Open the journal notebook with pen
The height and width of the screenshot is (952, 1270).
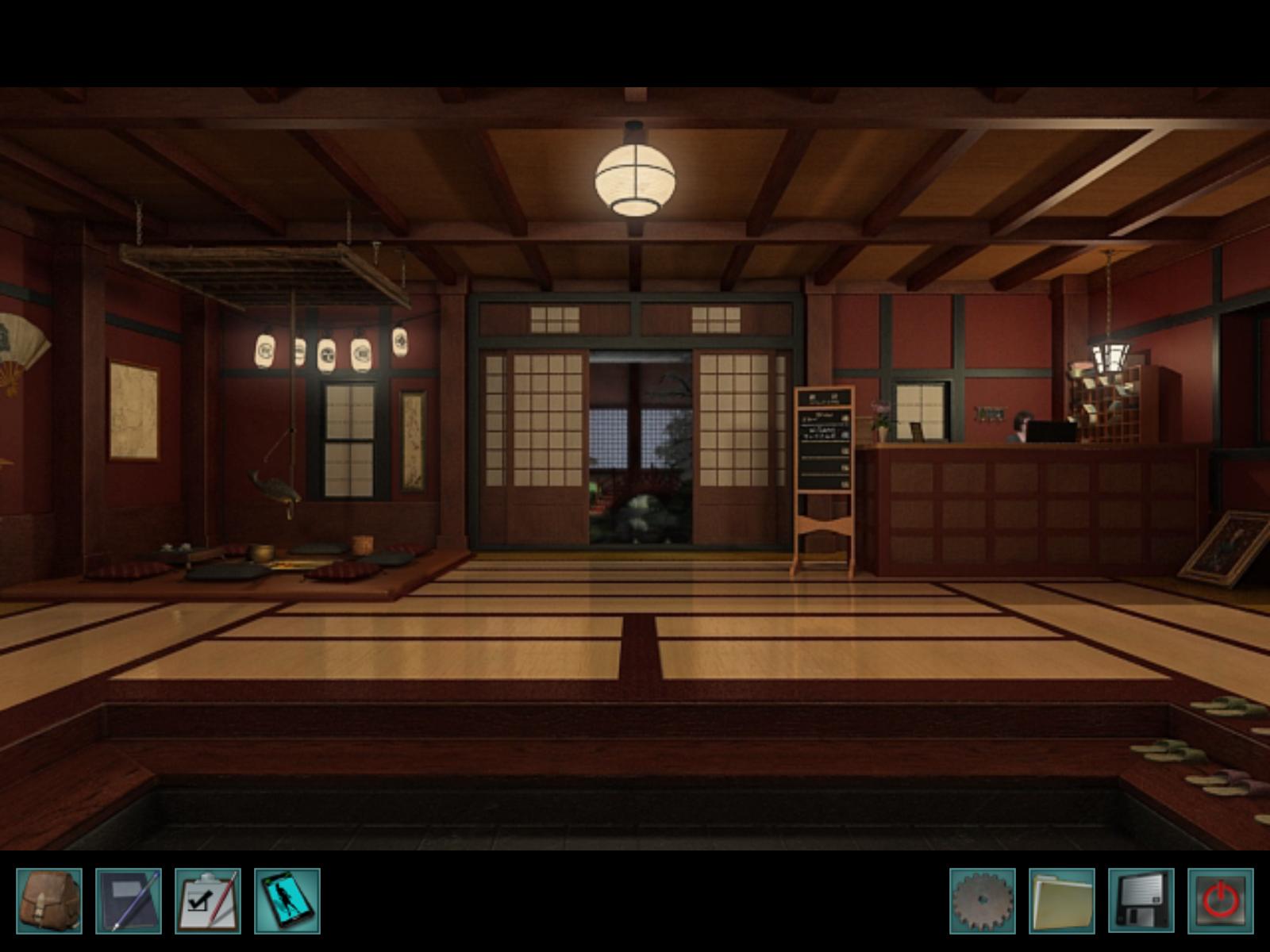[x=129, y=900]
